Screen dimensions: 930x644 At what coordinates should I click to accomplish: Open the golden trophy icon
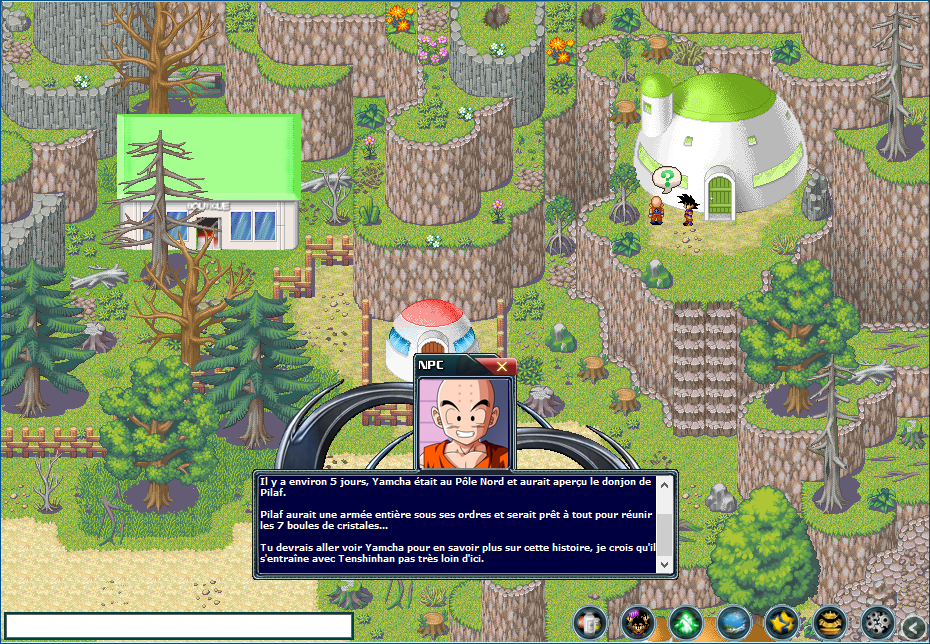[829, 623]
